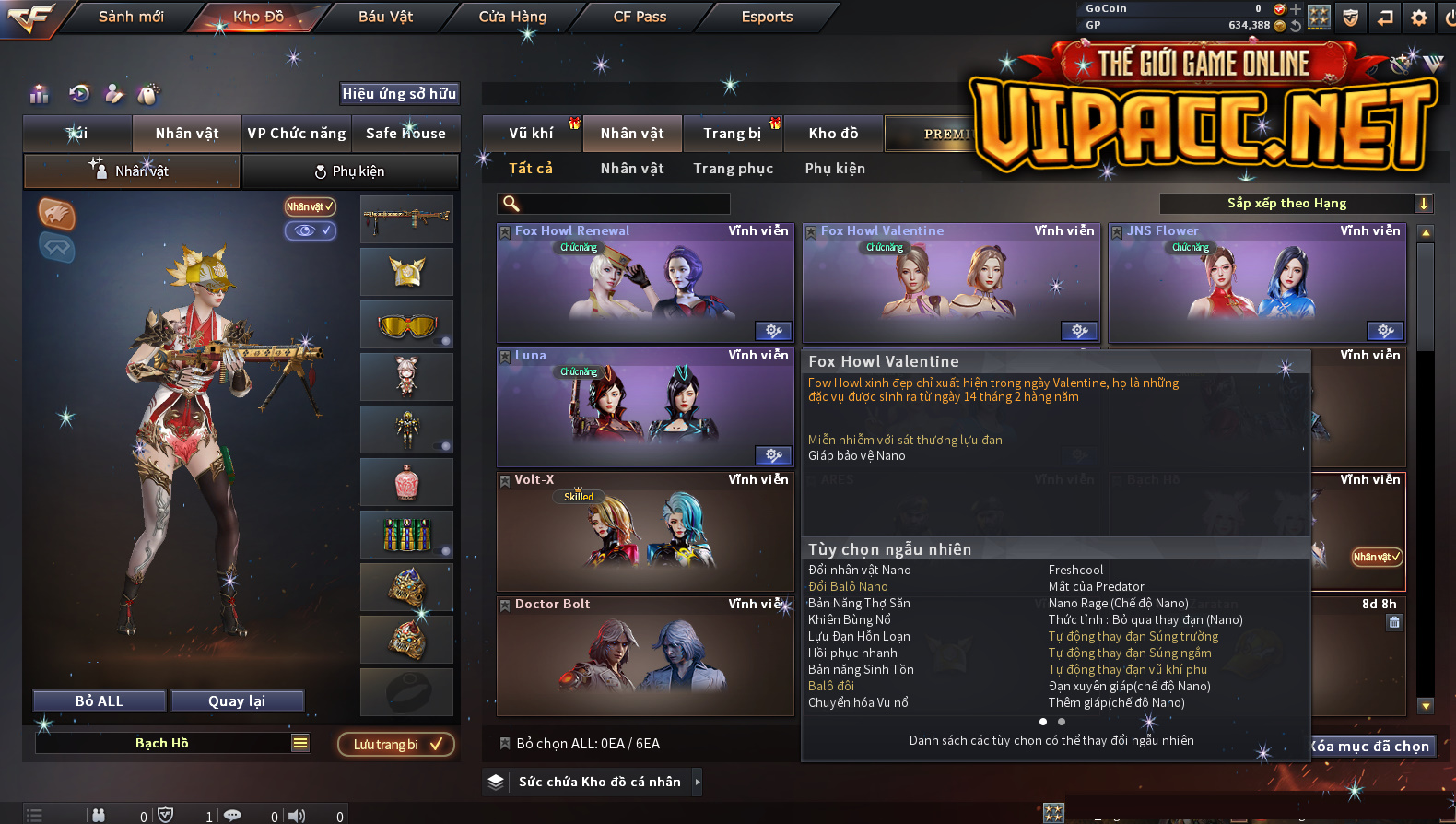
Task: Open the Vũ khí inventory tab
Action: 532,134
